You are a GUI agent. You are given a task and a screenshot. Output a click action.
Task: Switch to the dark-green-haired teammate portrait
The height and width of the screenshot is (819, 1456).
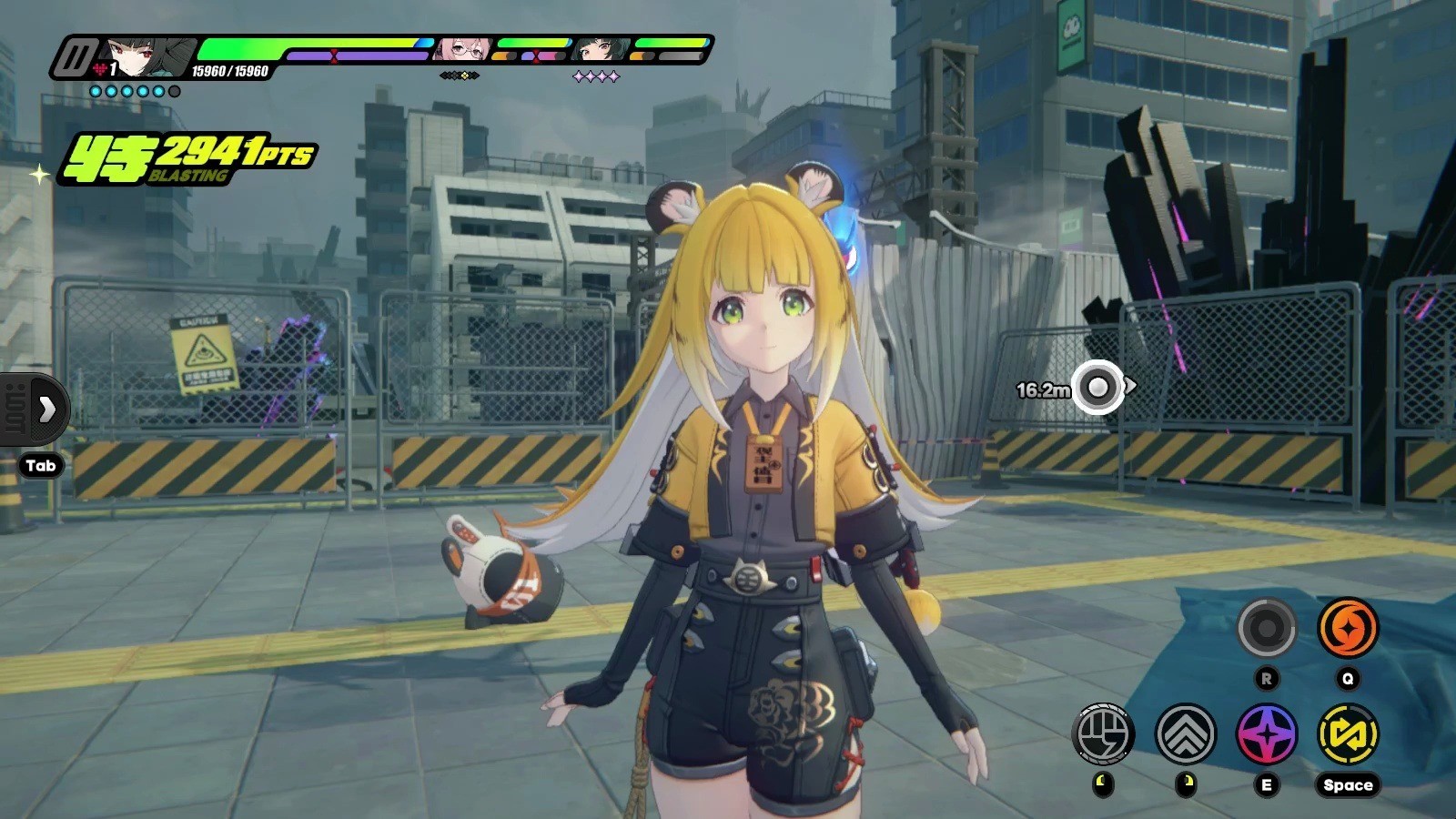point(599,49)
